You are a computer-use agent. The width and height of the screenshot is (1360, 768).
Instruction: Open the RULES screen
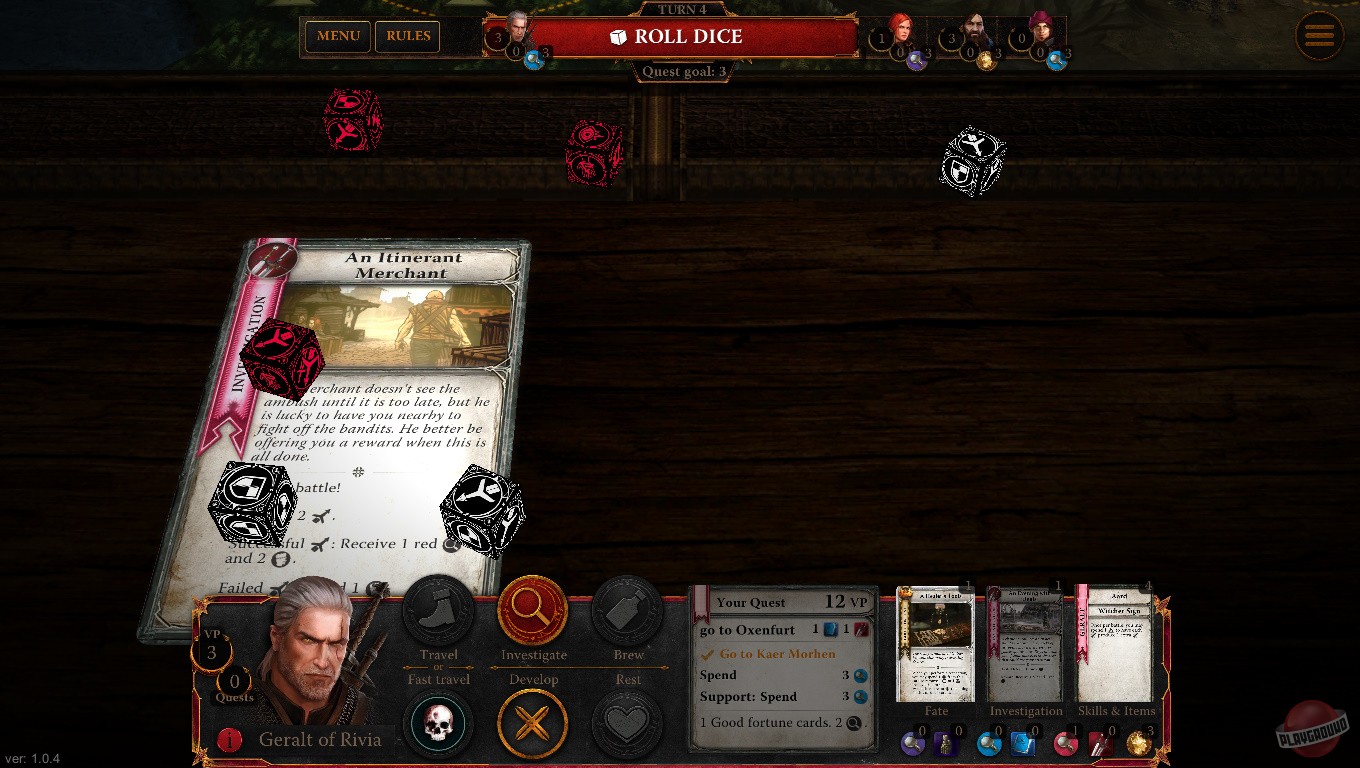coord(407,36)
